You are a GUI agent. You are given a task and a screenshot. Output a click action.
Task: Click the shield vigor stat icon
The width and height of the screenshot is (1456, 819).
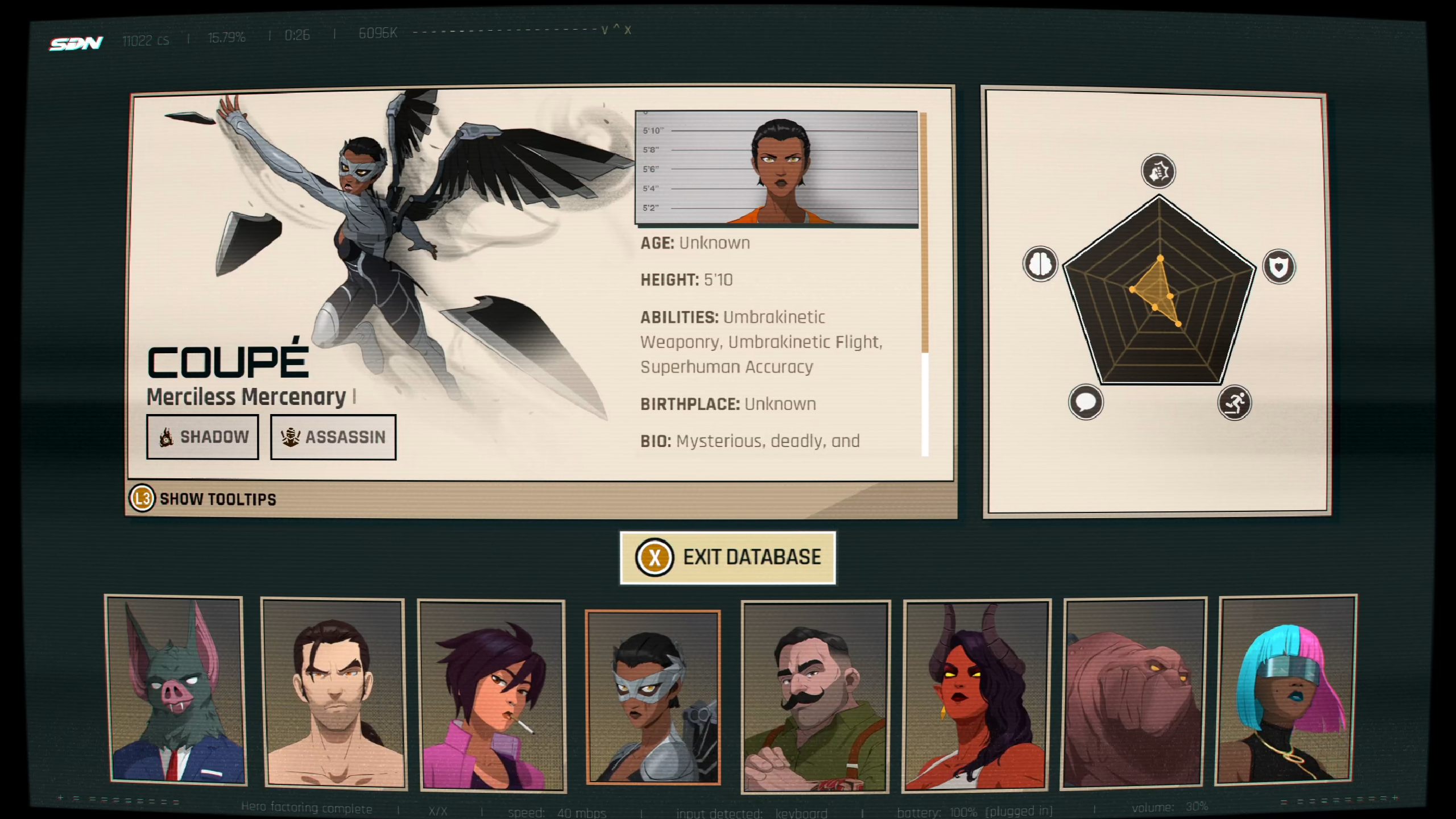click(x=1279, y=267)
